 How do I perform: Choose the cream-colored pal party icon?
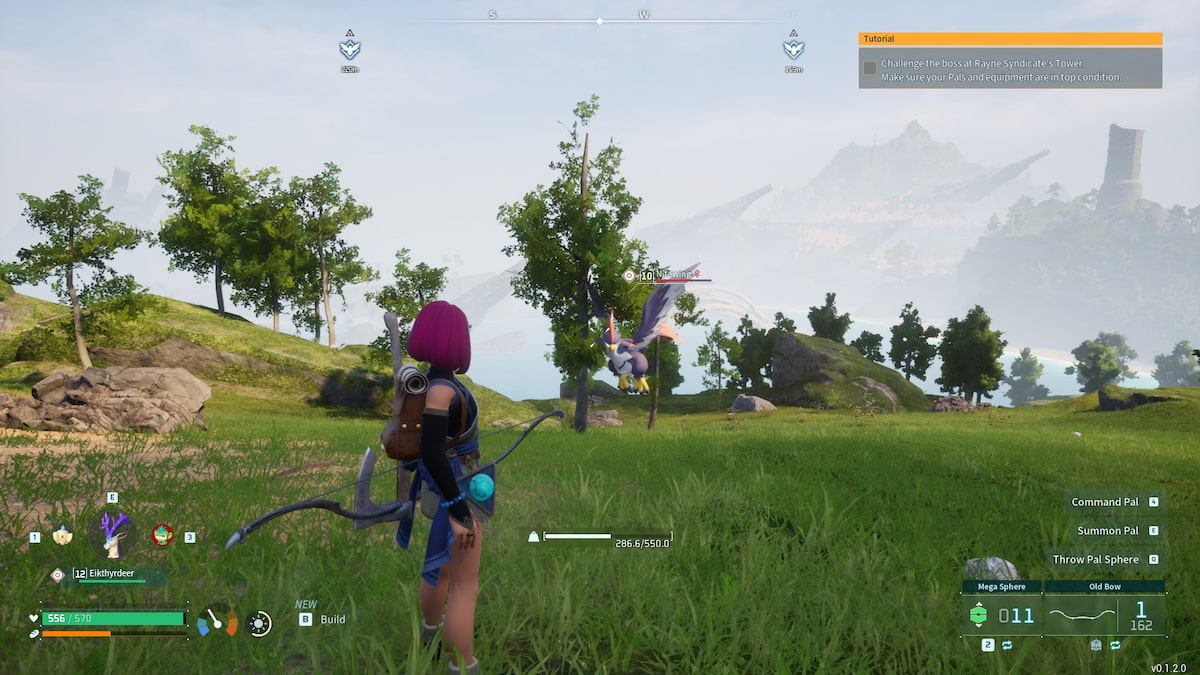(62, 536)
